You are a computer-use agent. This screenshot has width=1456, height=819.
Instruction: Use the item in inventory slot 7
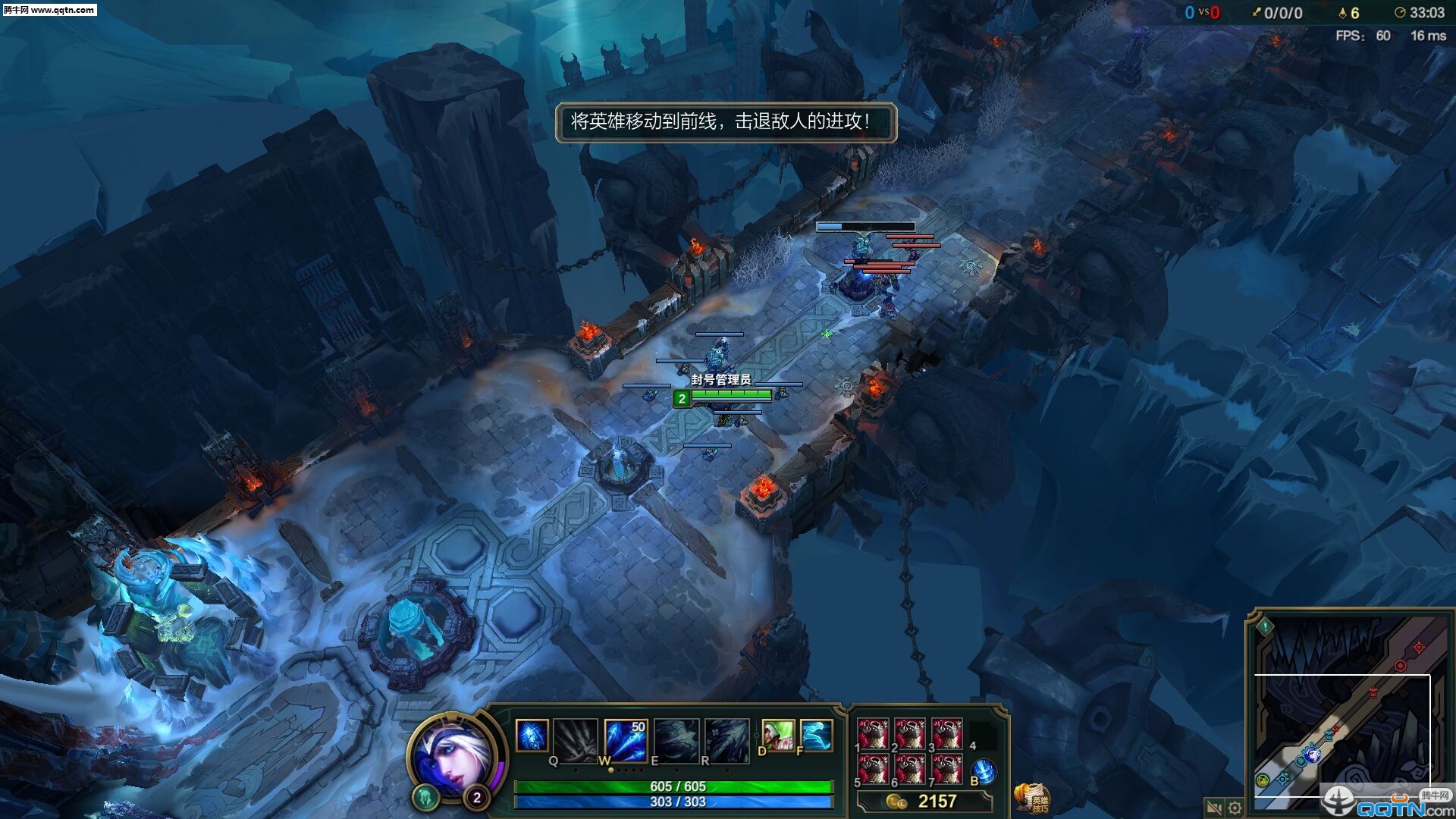pos(947,769)
